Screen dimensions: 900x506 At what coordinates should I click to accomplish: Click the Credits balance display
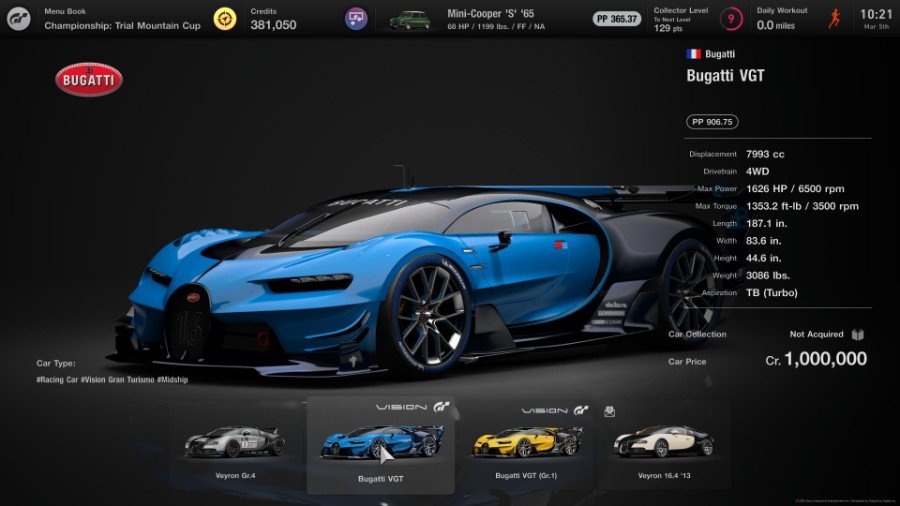[x=272, y=19]
